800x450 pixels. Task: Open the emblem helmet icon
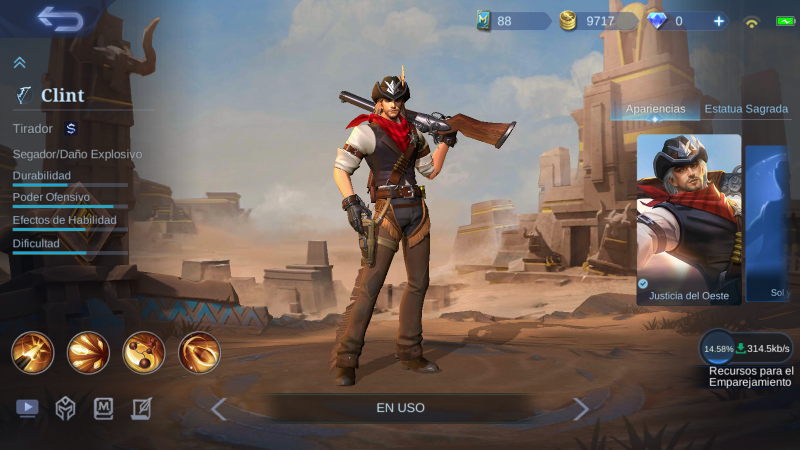65,408
